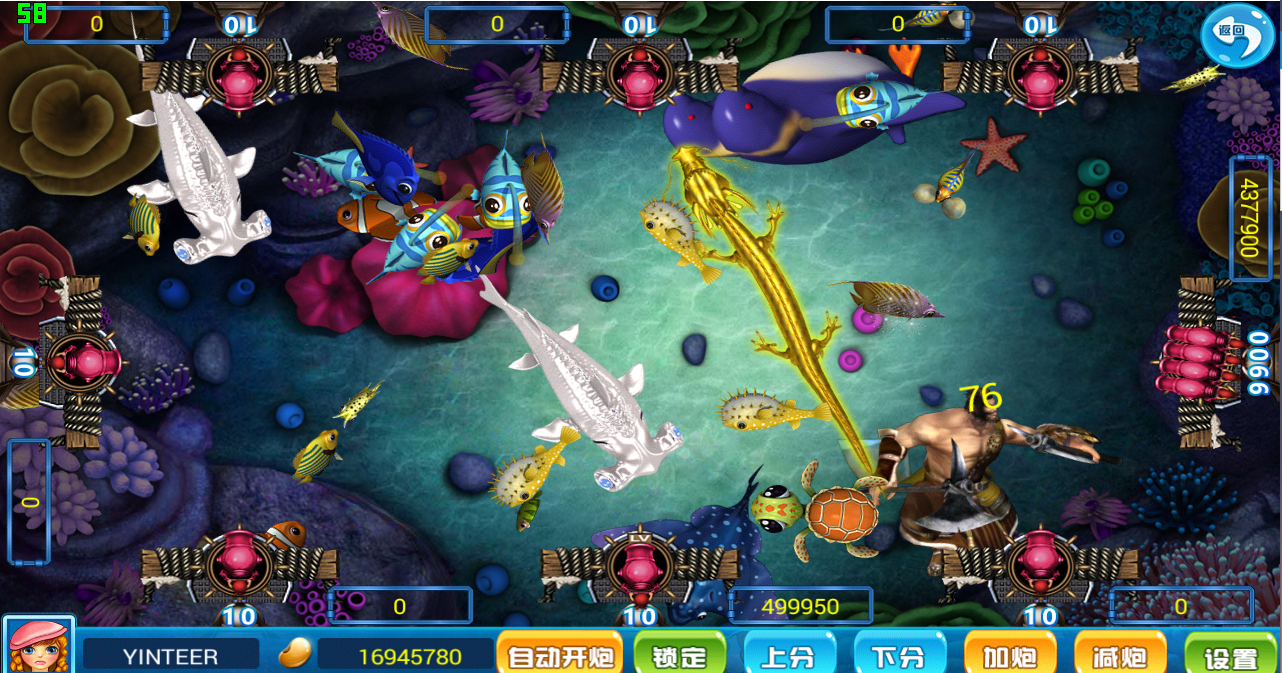Click the blue 返回 back button
The width and height of the screenshot is (1282, 673).
point(1237,34)
